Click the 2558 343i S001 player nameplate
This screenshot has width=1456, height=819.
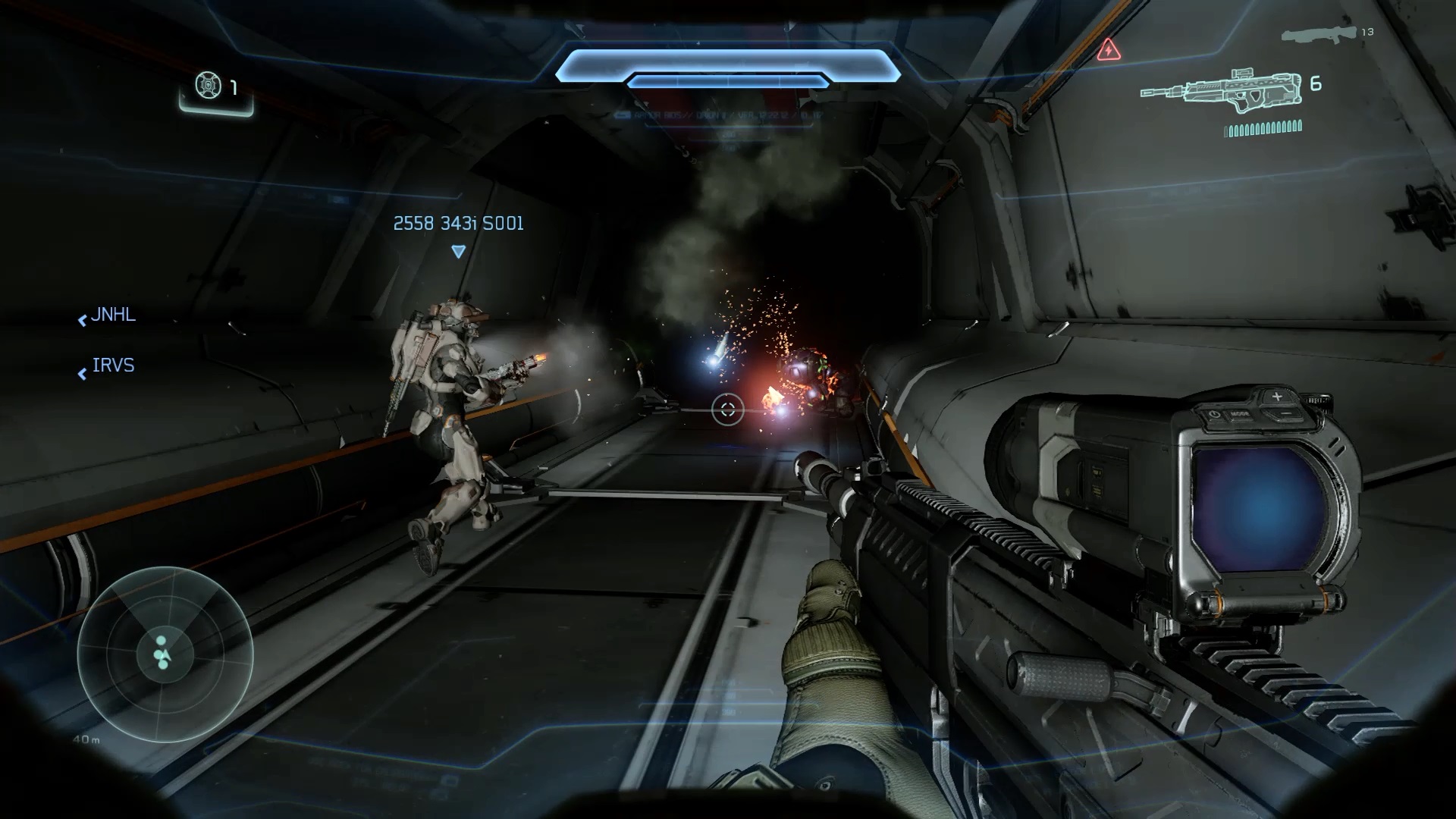458,224
